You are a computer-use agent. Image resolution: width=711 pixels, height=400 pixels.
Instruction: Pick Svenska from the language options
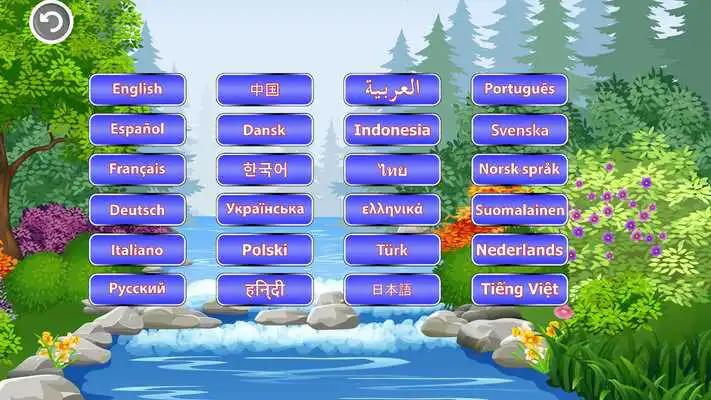point(519,129)
